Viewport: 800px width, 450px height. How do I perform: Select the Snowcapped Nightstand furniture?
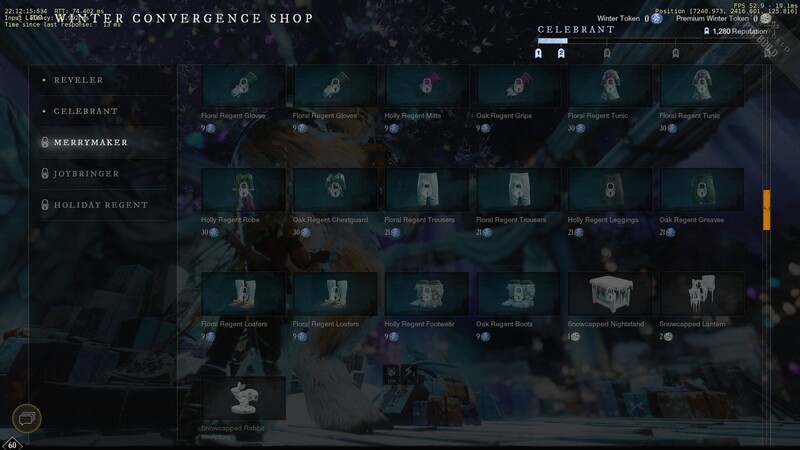click(x=611, y=293)
